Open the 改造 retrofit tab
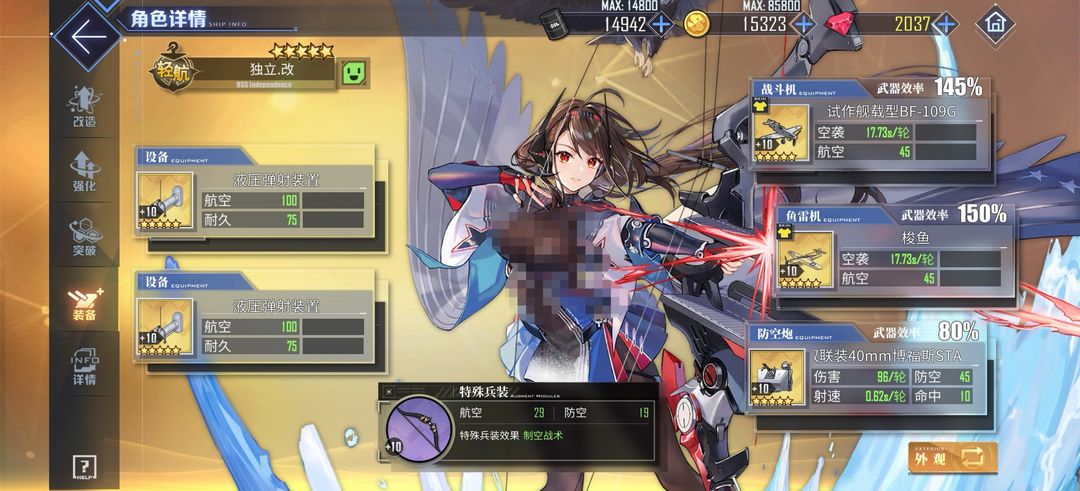 click(x=84, y=106)
